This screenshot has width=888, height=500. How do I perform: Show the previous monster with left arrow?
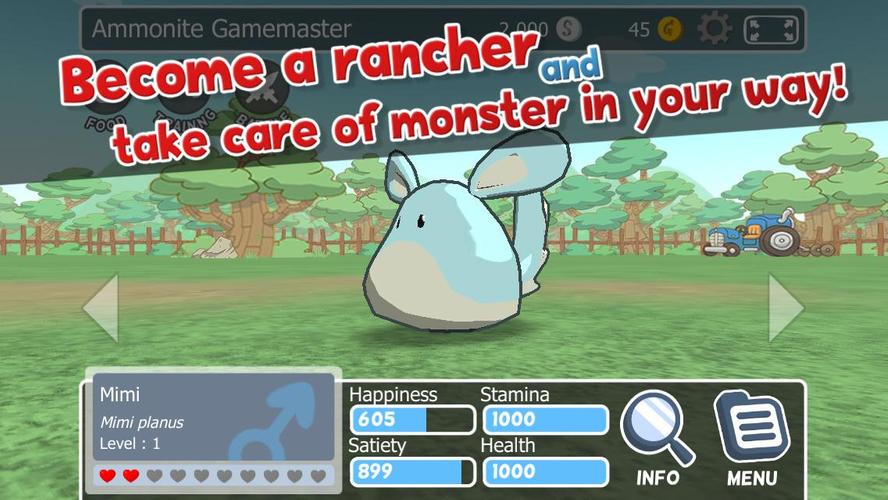tap(101, 308)
